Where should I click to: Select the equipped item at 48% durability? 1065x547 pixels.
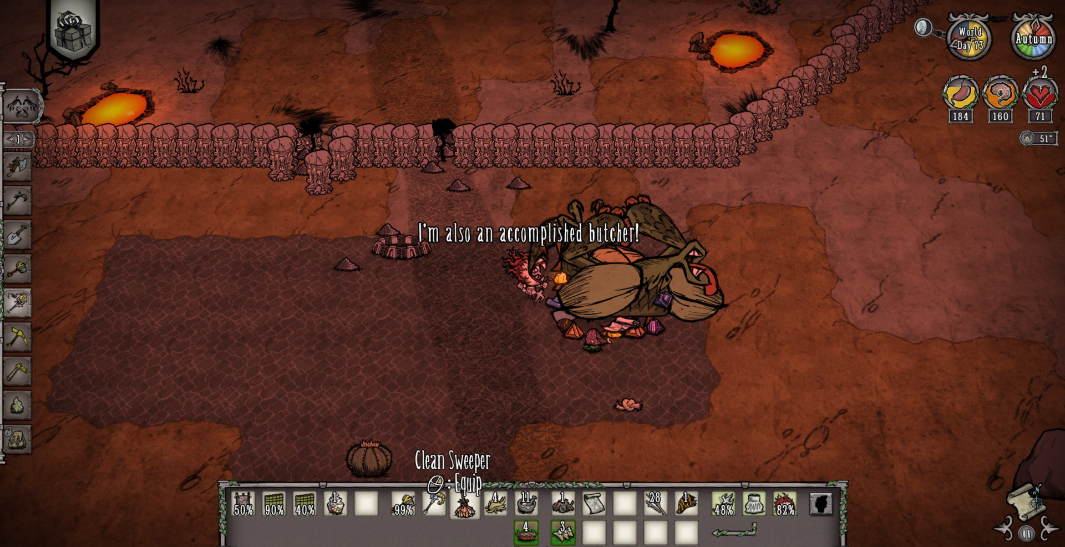pyautogui.click(x=723, y=503)
